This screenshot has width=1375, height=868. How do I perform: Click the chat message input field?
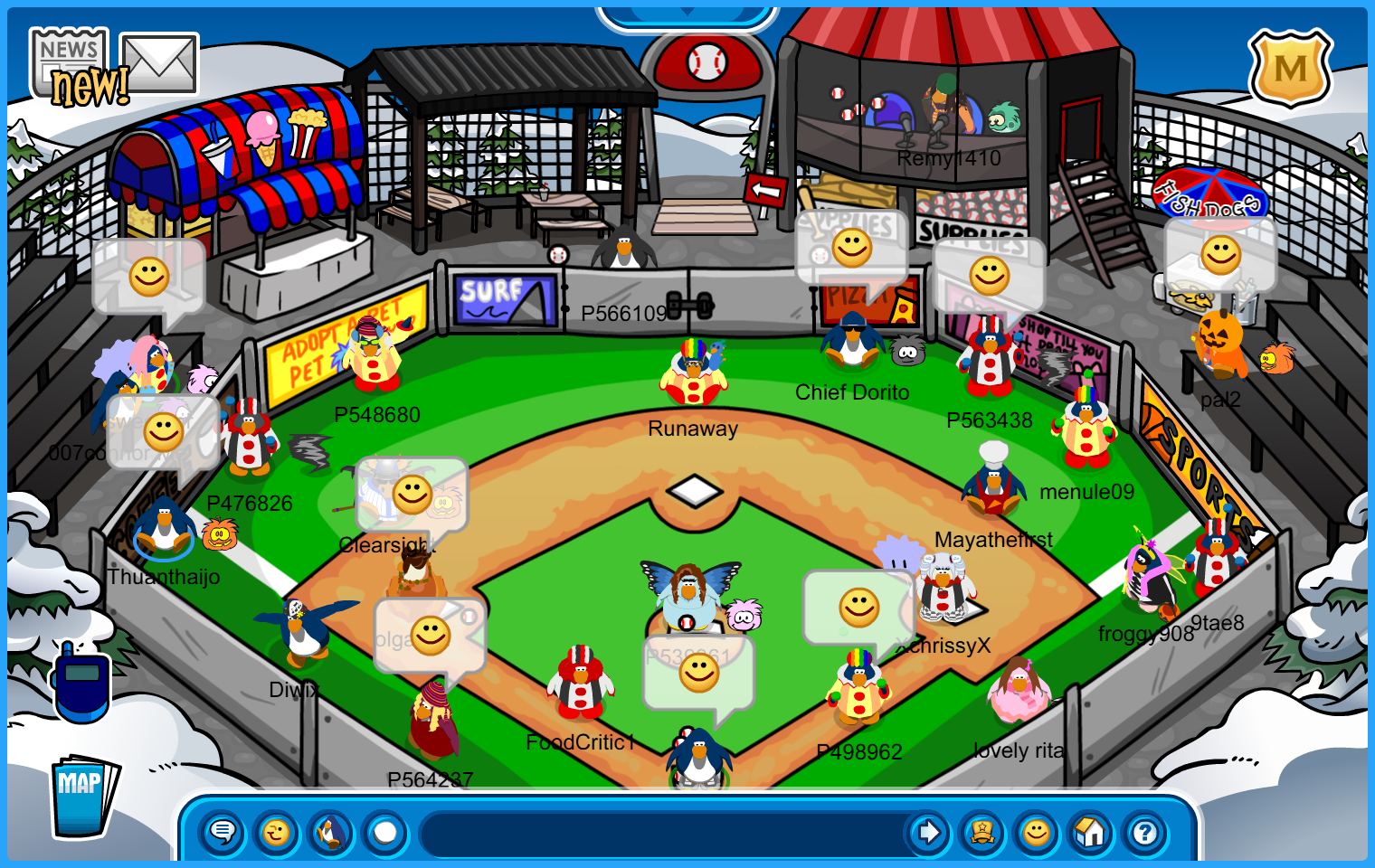pyautogui.click(x=665, y=833)
